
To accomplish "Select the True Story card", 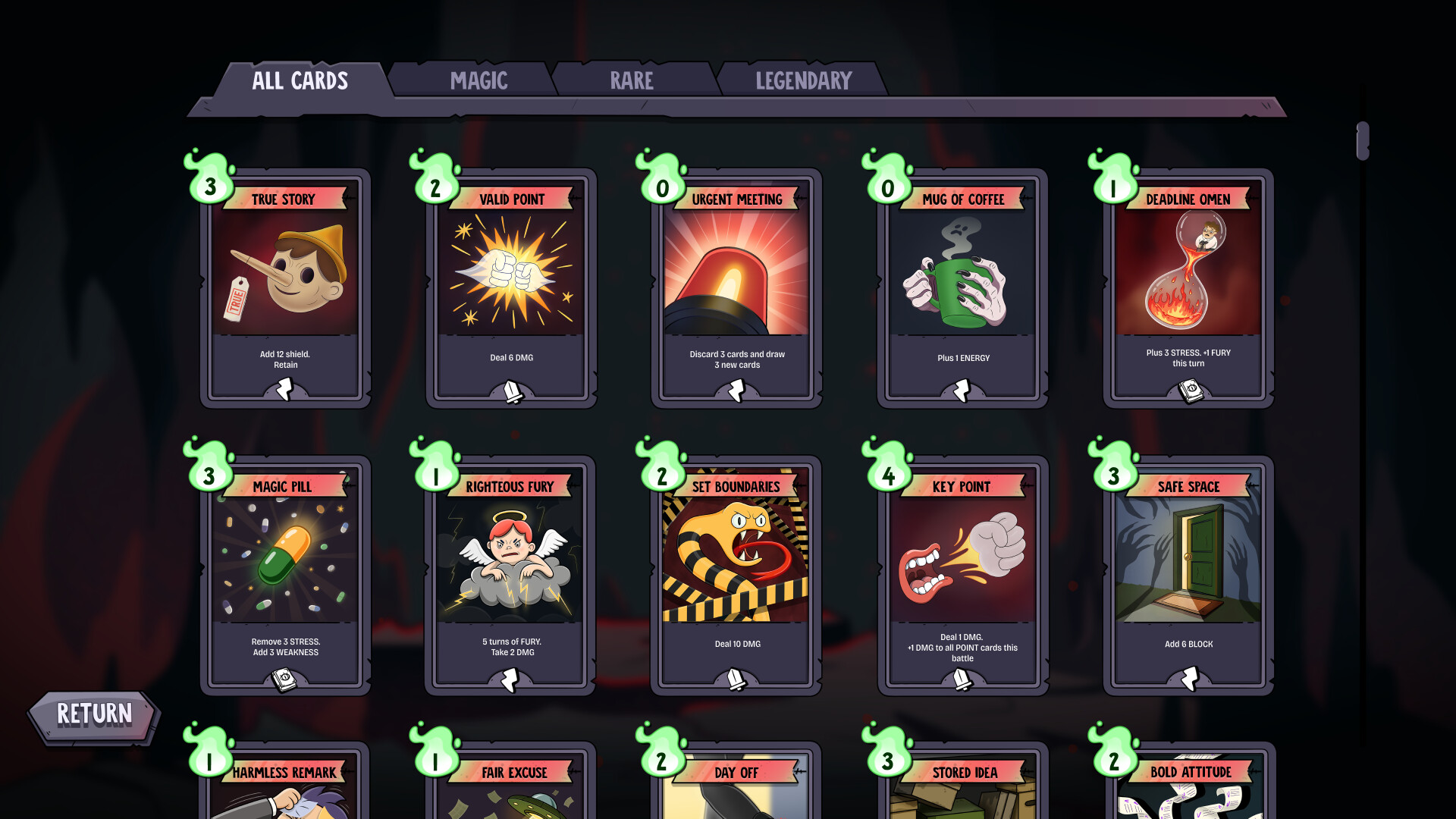I will pos(285,288).
